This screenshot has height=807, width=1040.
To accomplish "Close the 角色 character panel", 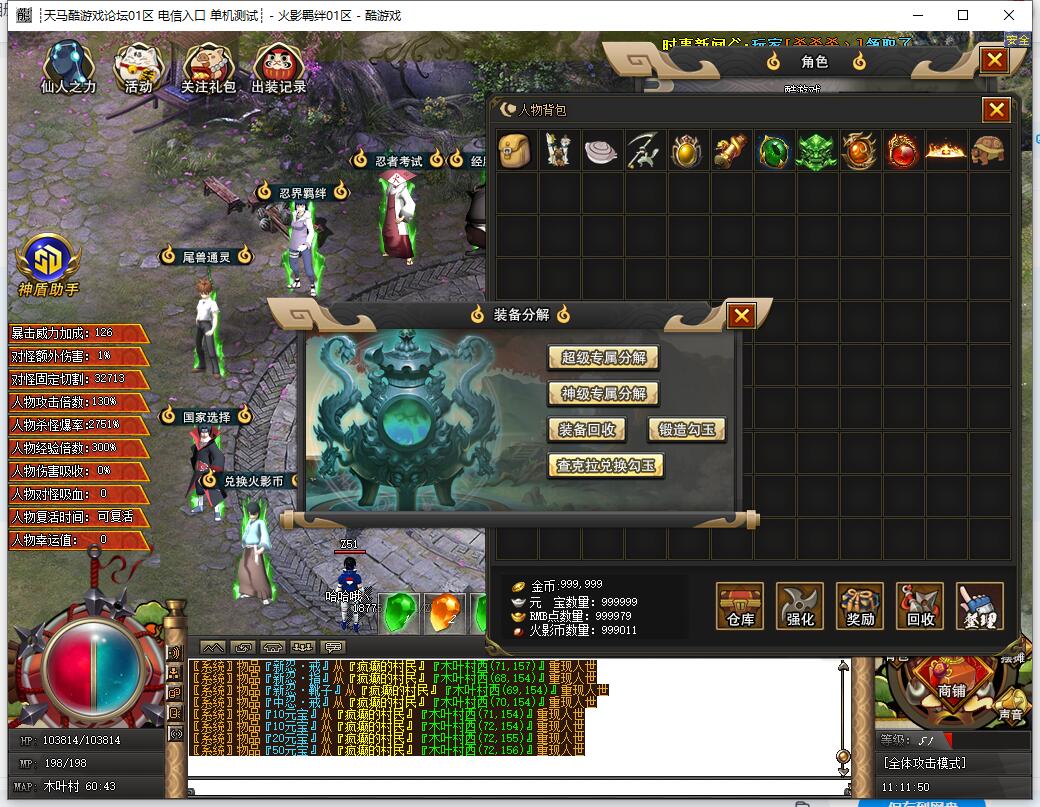I will [x=993, y=60].
